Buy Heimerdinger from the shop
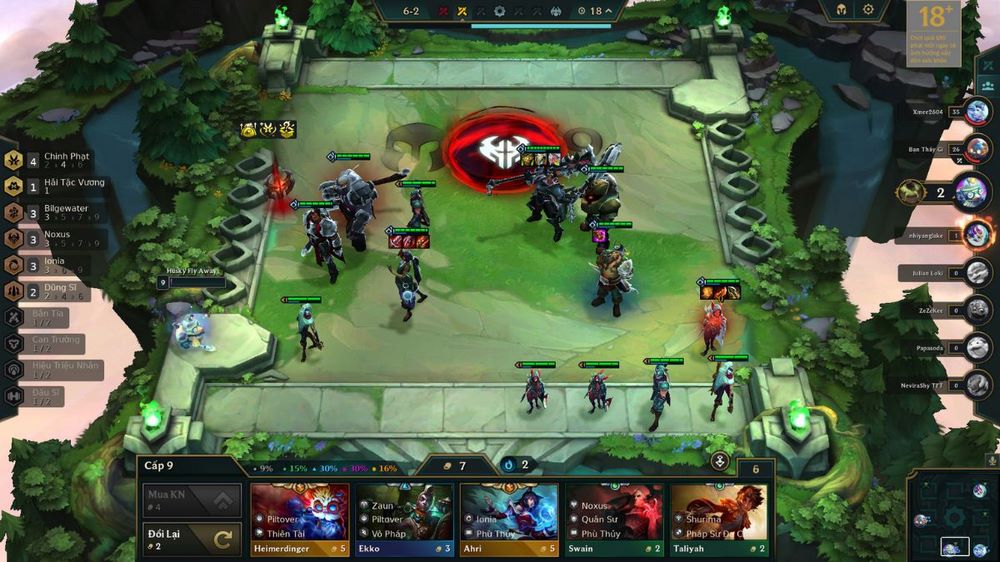 coord(299,518)
